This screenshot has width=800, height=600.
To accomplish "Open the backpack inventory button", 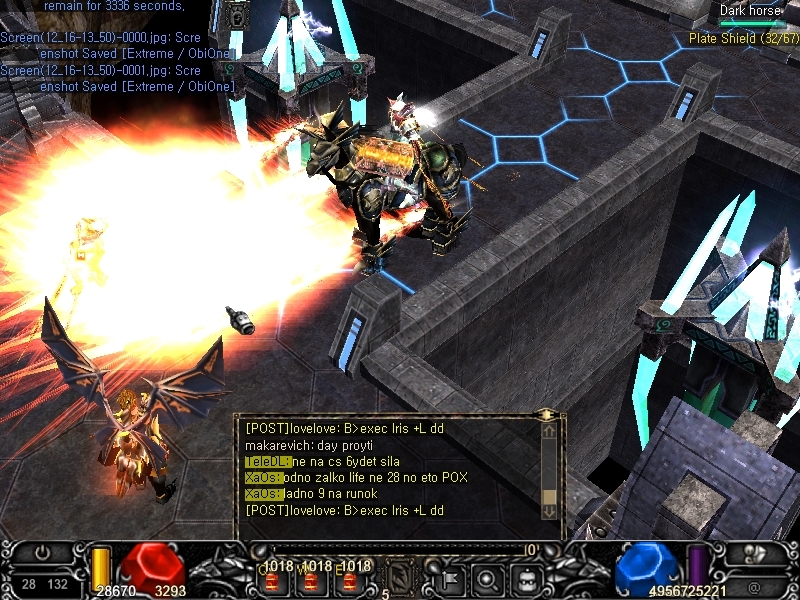I will pyautogui.click(x=527, y=578).
